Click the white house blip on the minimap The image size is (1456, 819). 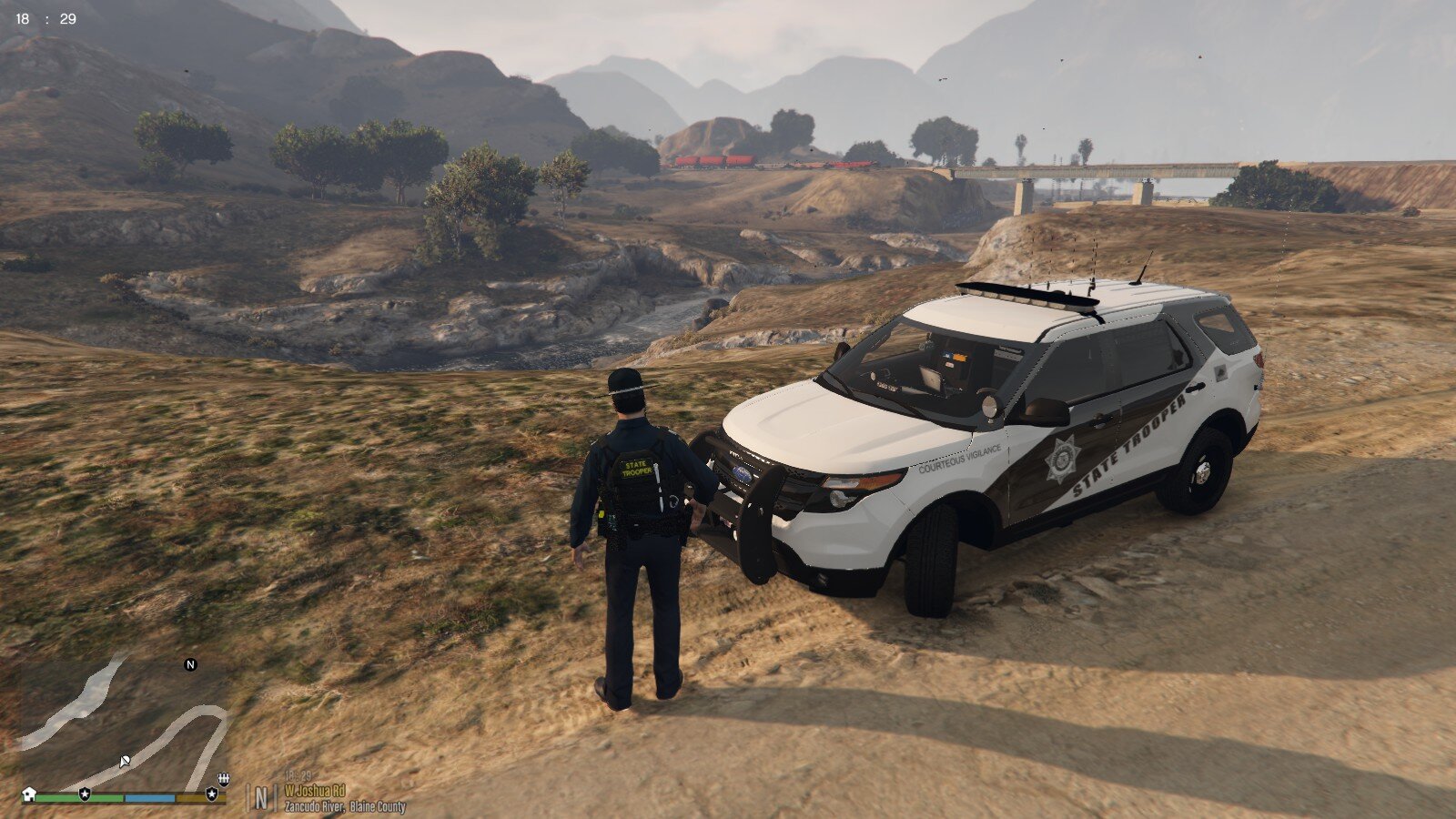[29, 794]
